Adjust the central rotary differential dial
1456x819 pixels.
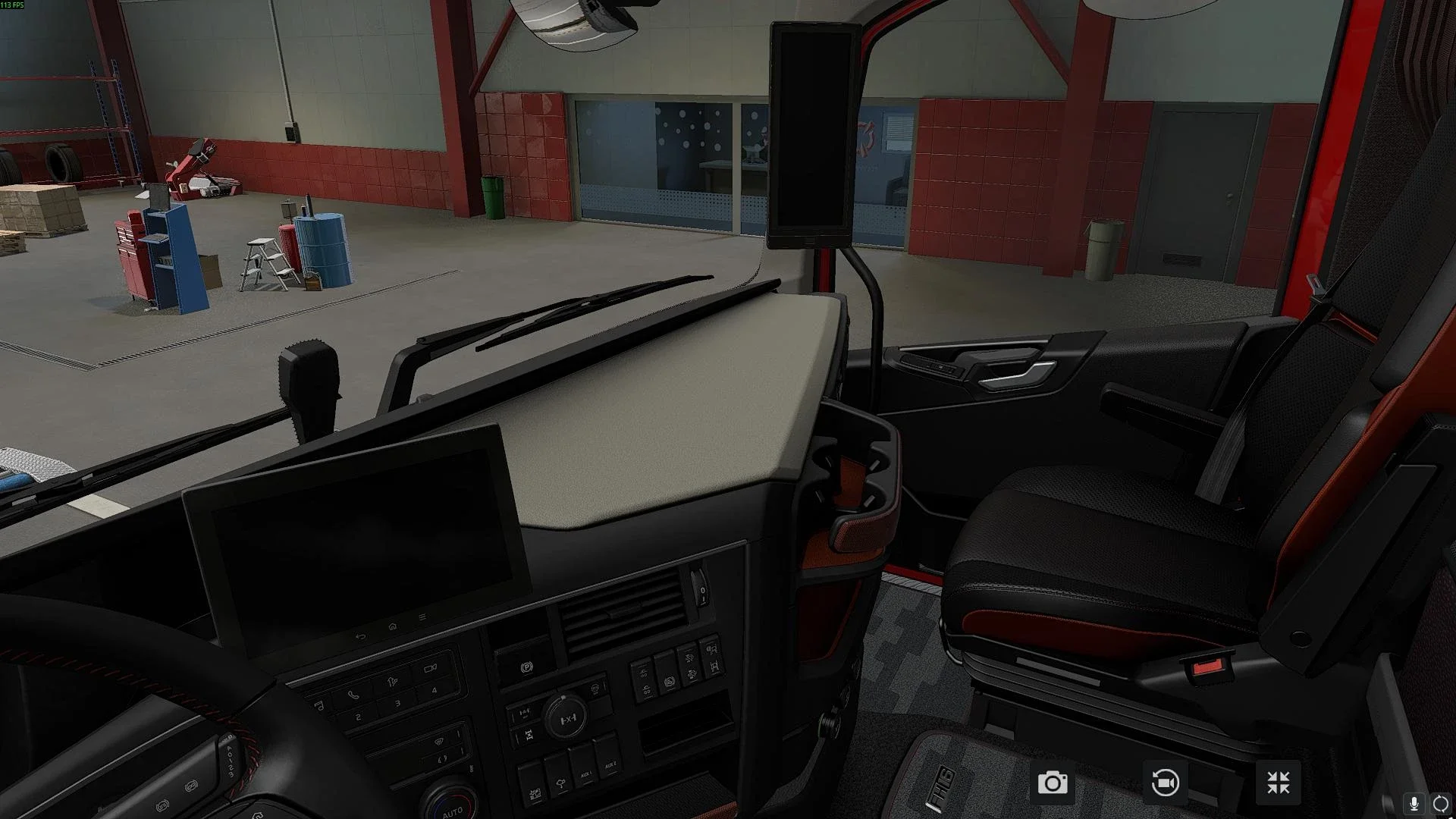coord(566,718)
